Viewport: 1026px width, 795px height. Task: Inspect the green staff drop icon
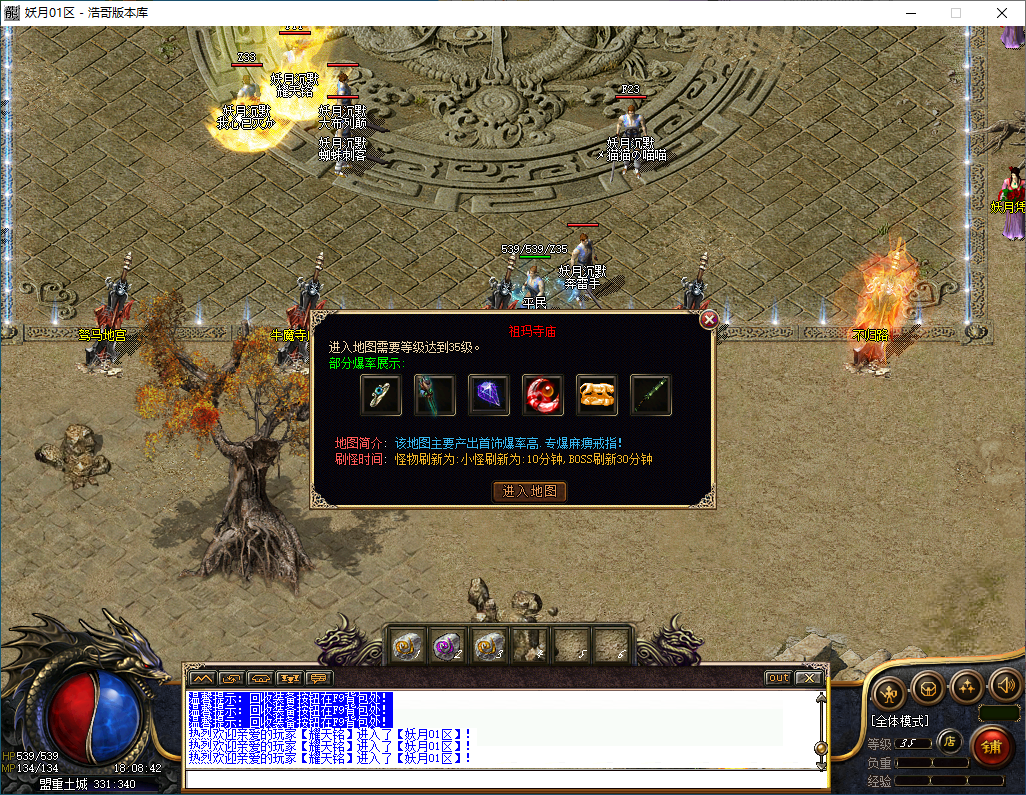pos(651,395)
